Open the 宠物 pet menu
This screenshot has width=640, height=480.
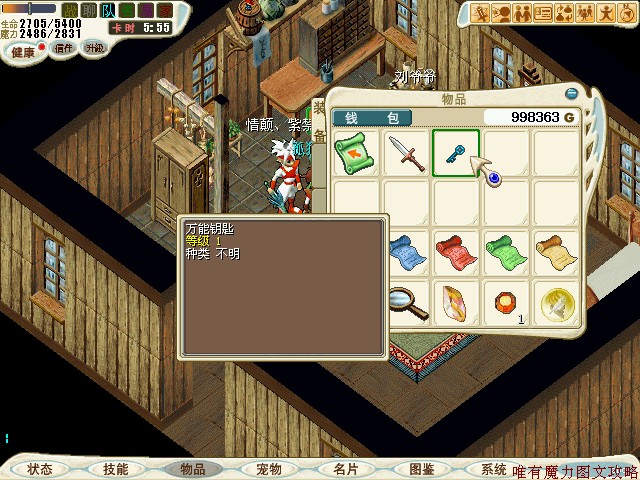(269, 468)
